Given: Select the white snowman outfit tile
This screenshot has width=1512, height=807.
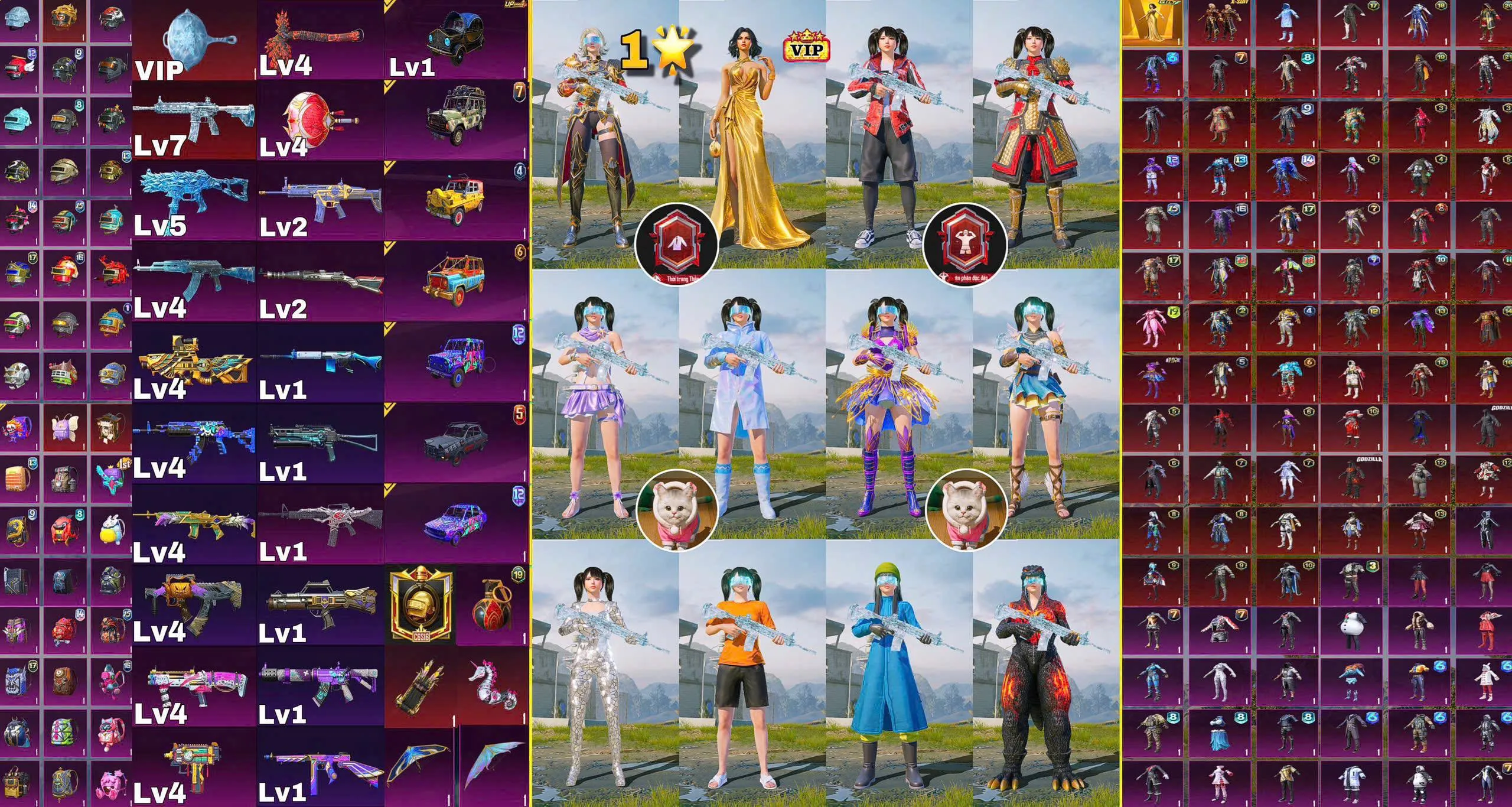Looking at the screenshot, I should pyautogui.click(x=1354, y=629).
